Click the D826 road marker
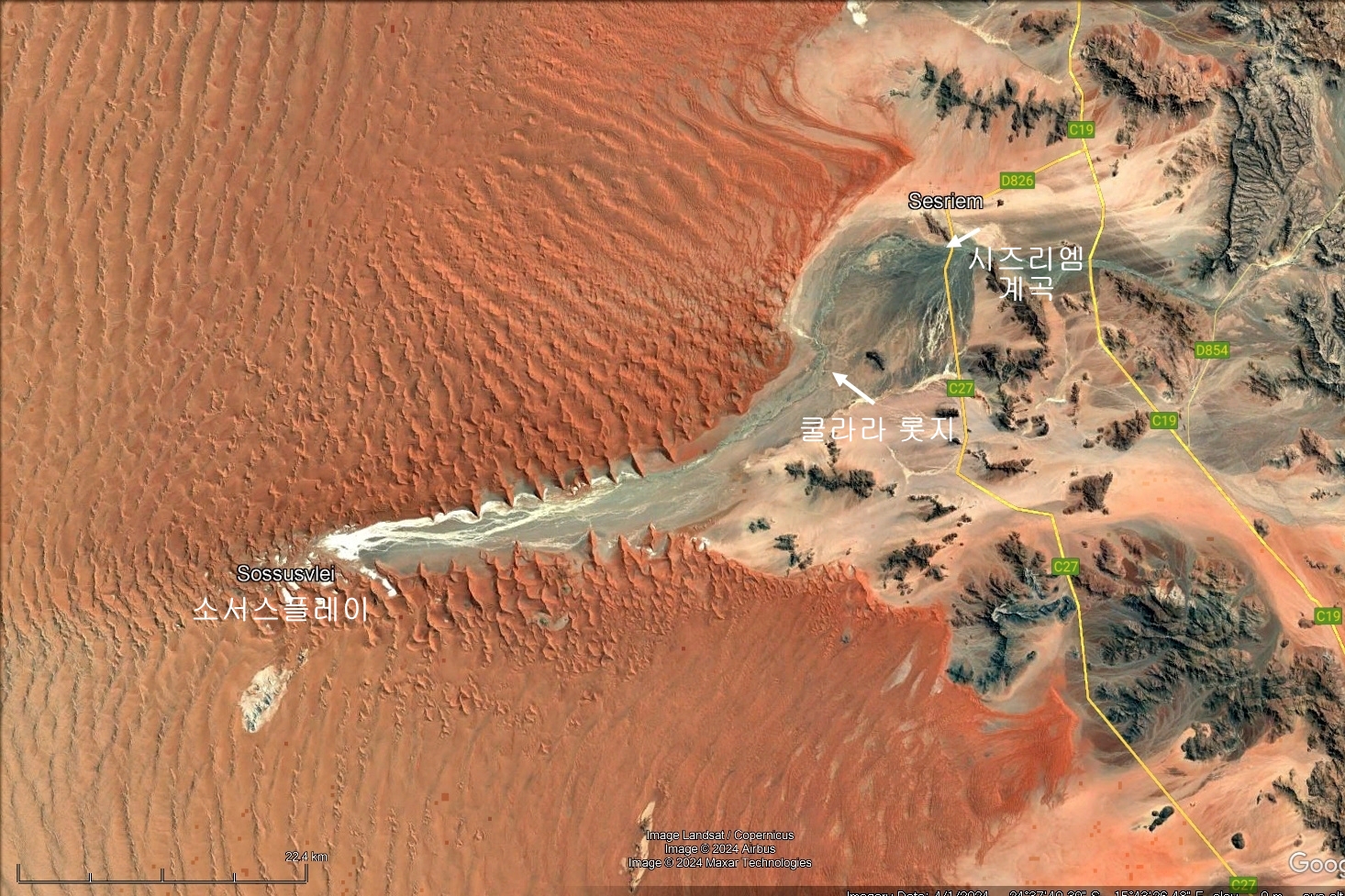The image size is (1345, 896). point(1017,181)
